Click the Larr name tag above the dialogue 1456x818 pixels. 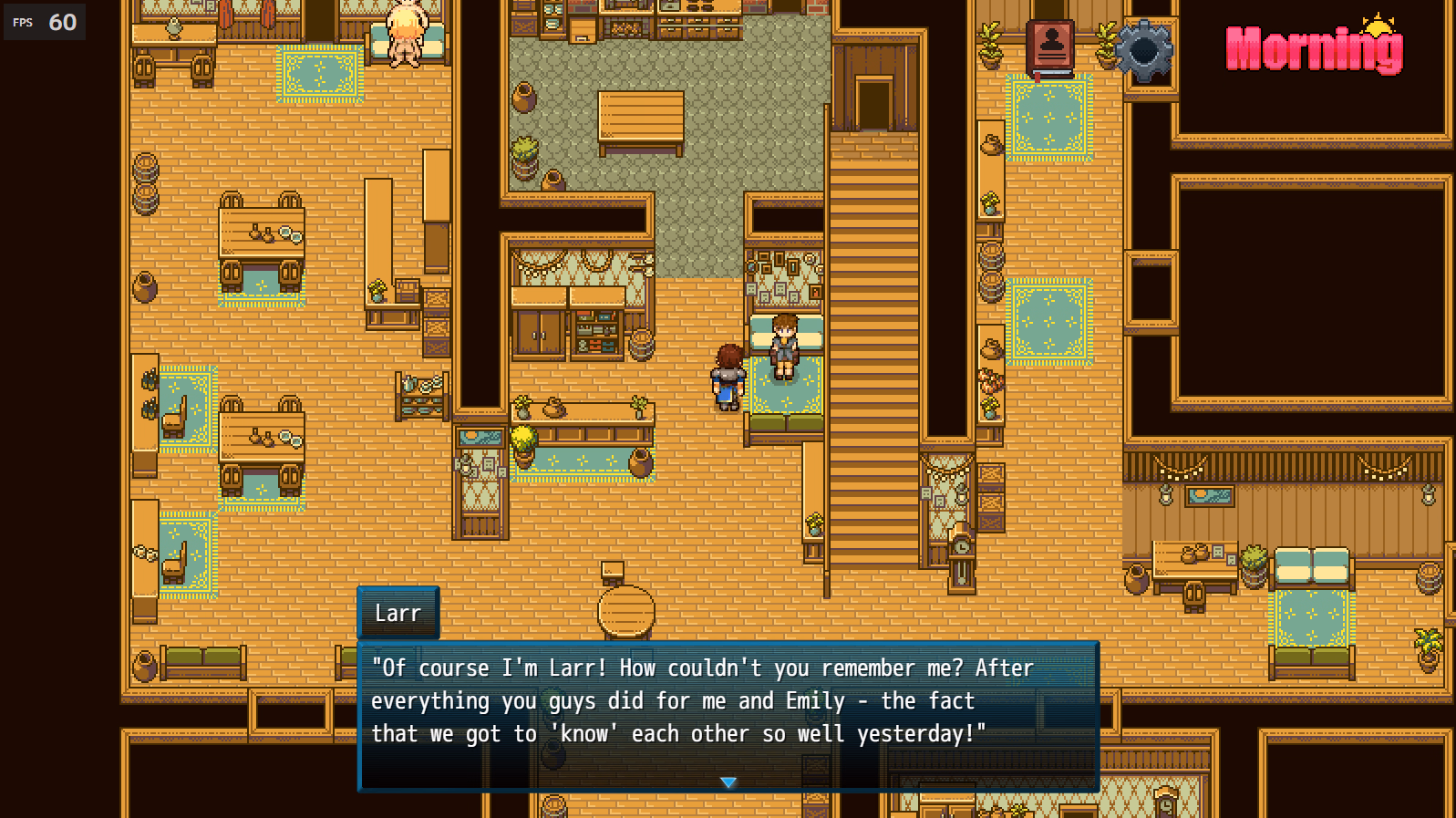coord(398,613)
